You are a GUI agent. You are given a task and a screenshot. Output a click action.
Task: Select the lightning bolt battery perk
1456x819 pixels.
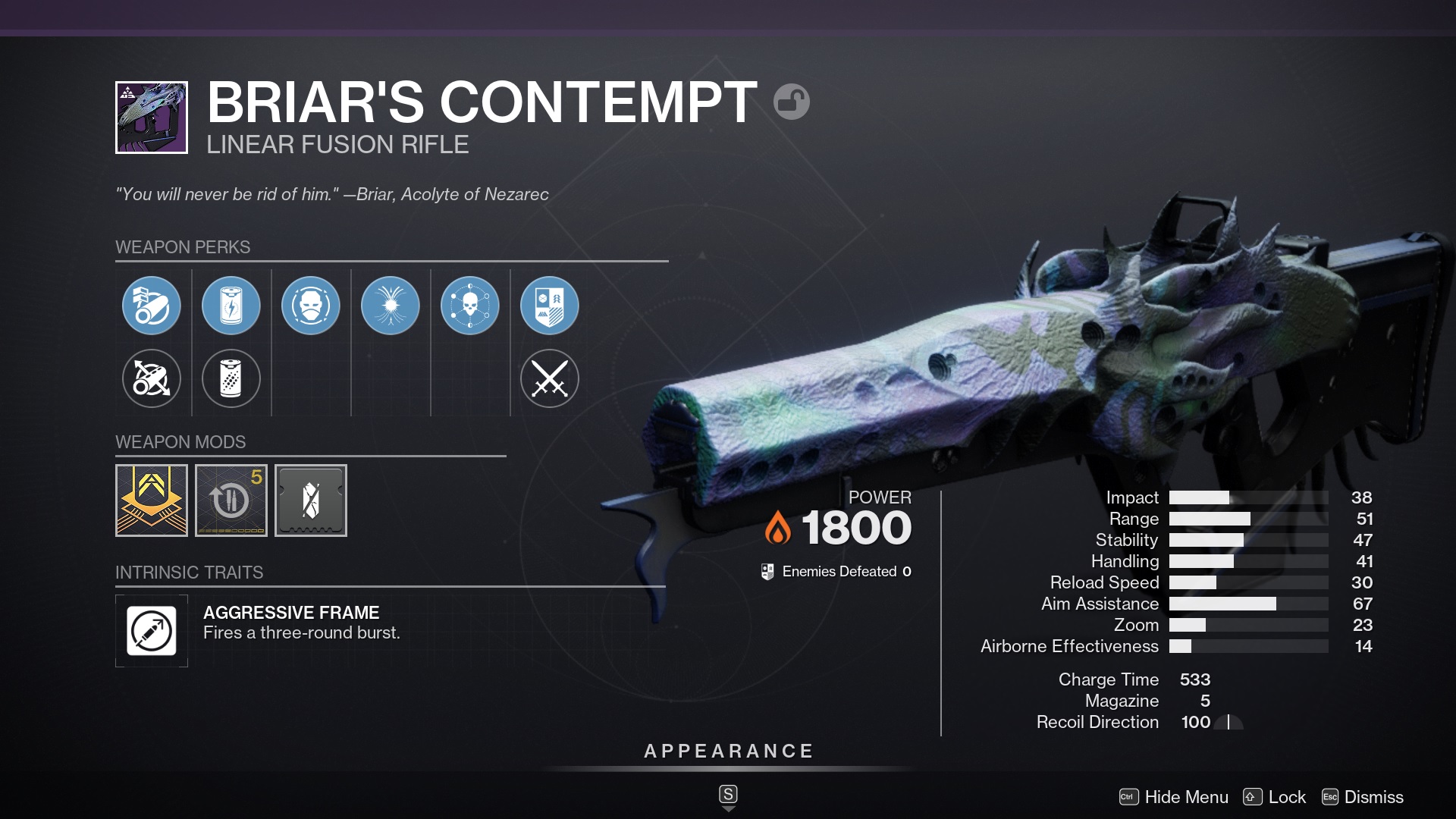click(231, 306)
